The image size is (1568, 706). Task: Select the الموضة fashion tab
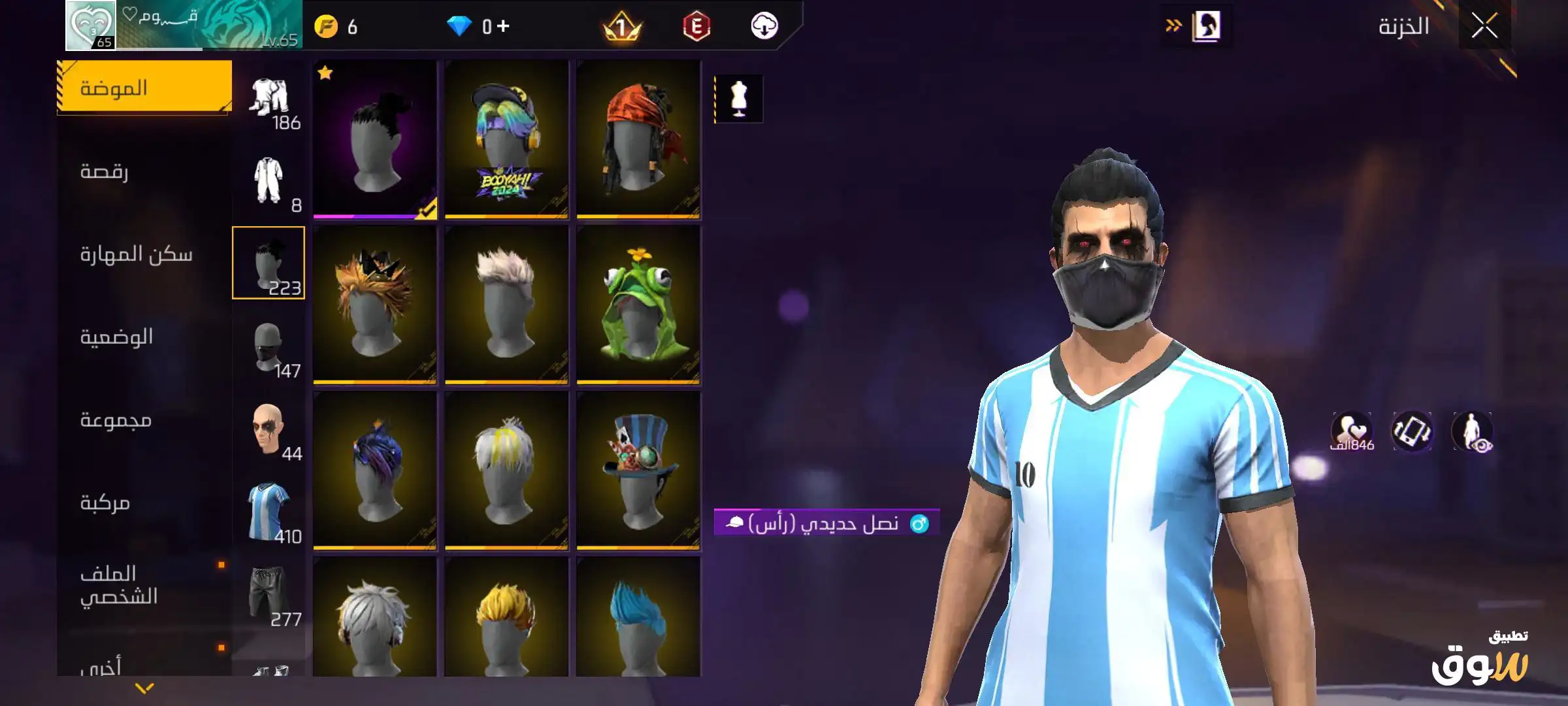pyautogui.click(x=144, y=87)
